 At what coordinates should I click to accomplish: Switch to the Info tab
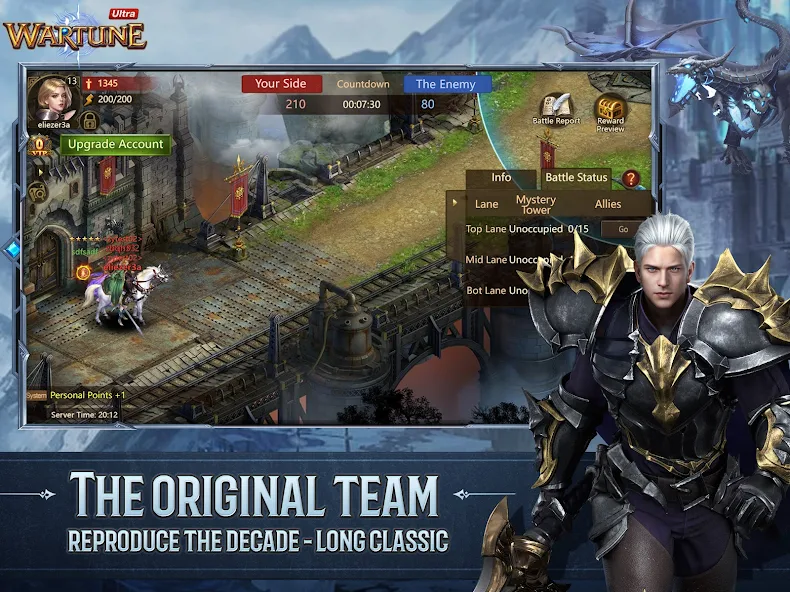(x=501, y=178)
